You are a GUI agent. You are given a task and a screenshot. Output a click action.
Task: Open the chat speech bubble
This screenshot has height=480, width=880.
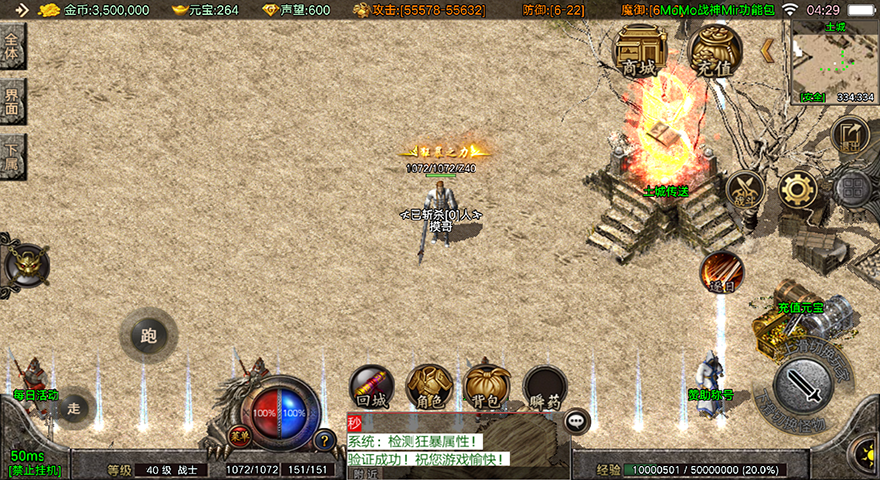click(577, 421)
